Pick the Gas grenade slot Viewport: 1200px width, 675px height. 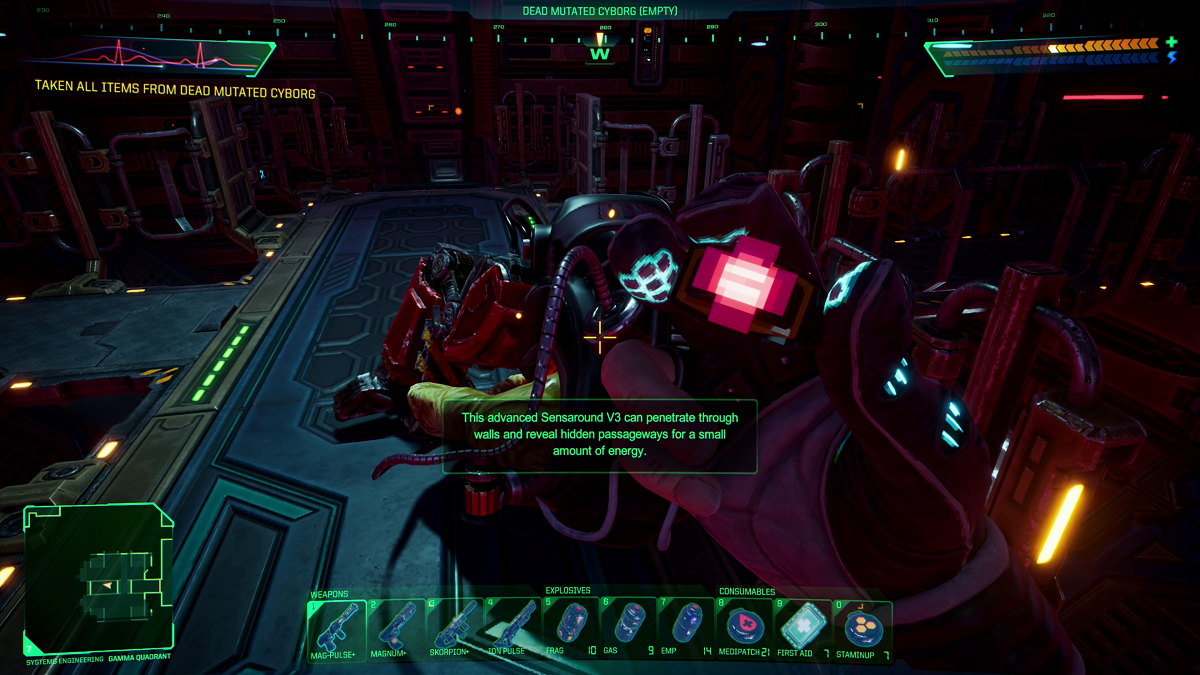(630, 629)
